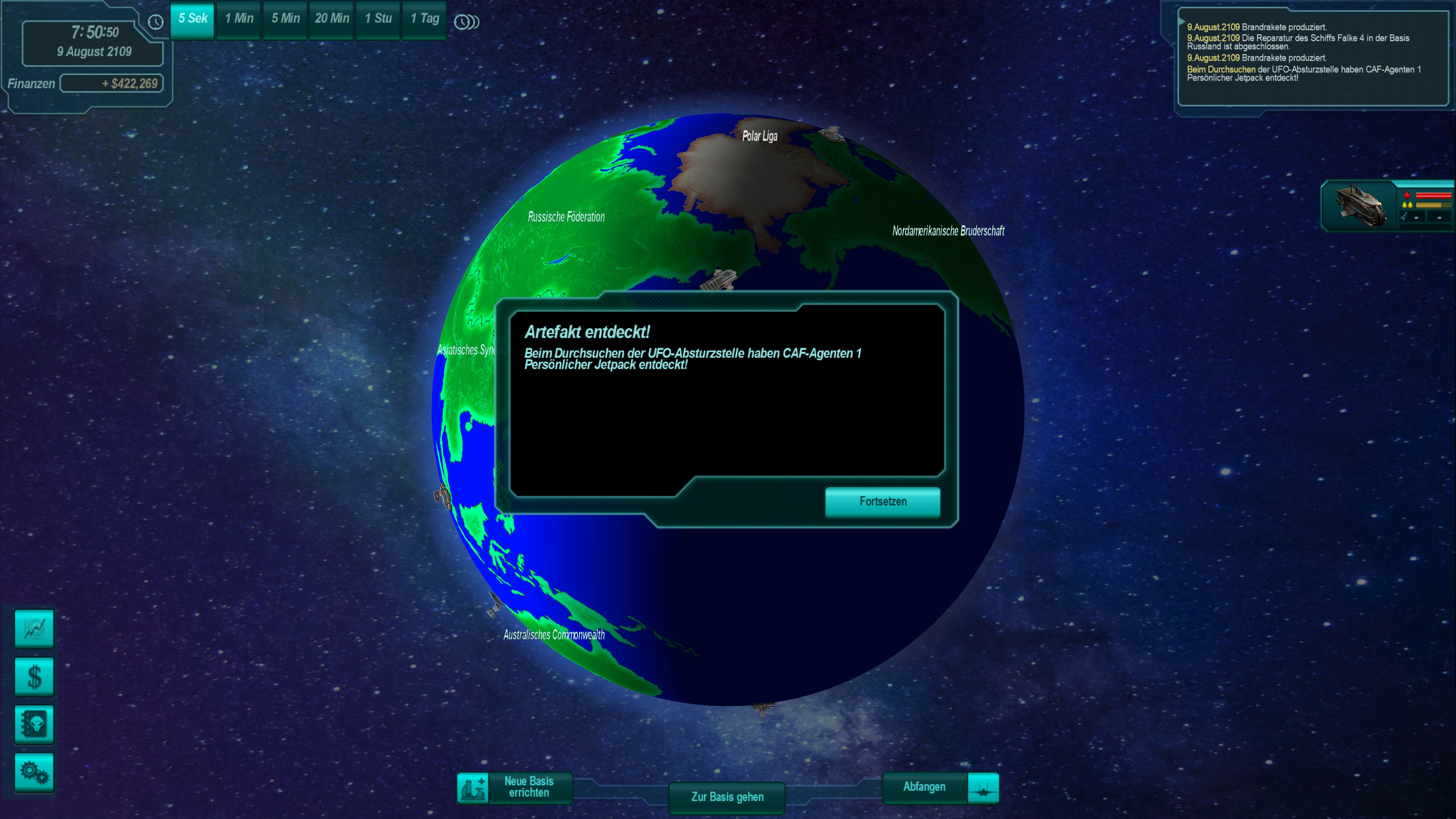Click the single clock icon beside date
The width and height of the screenshot is (1456, 819).
(x=155, y=22)
